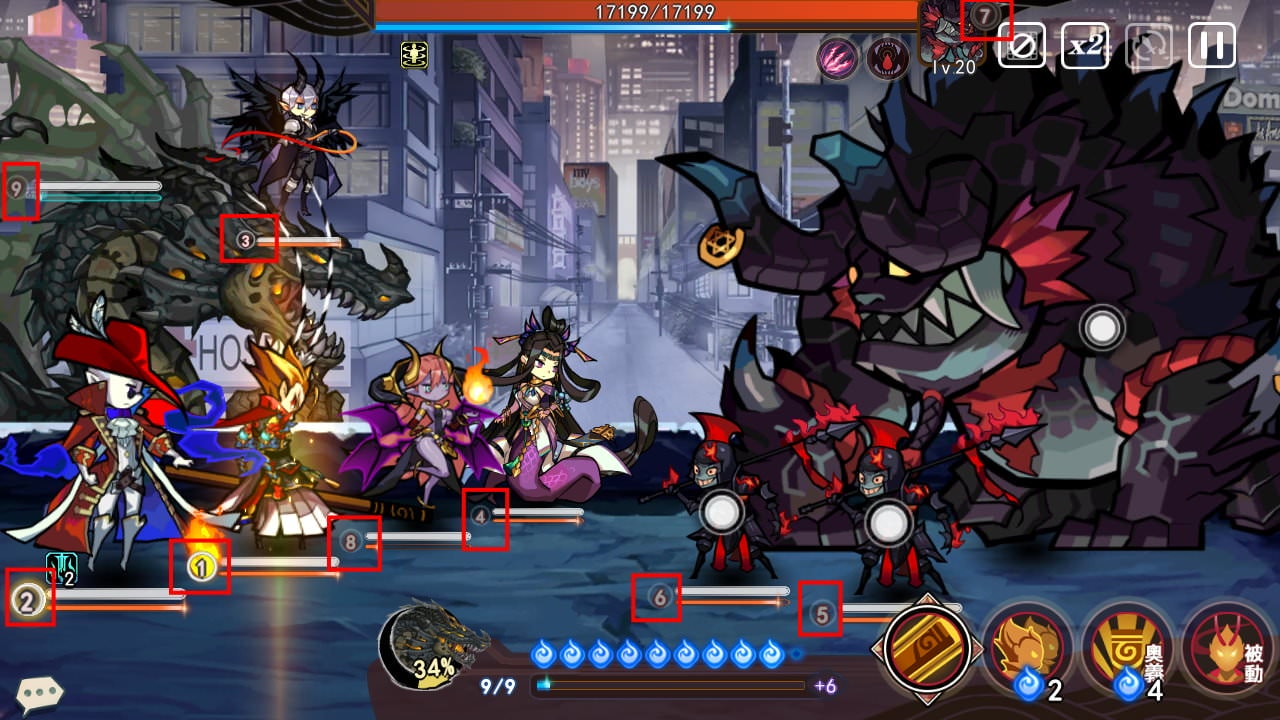Activate the golden beast skill costing 2

[1027, 645]
